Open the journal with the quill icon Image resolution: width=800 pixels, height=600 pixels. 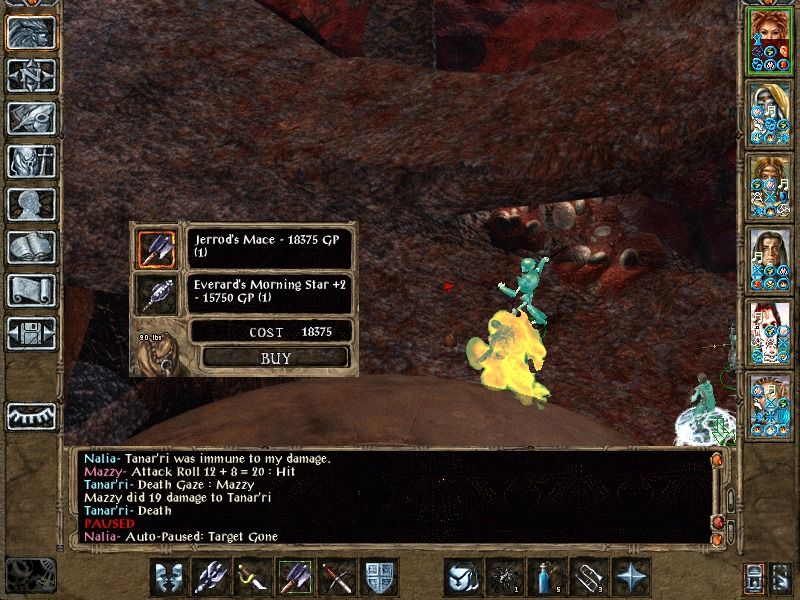(31, 118)
